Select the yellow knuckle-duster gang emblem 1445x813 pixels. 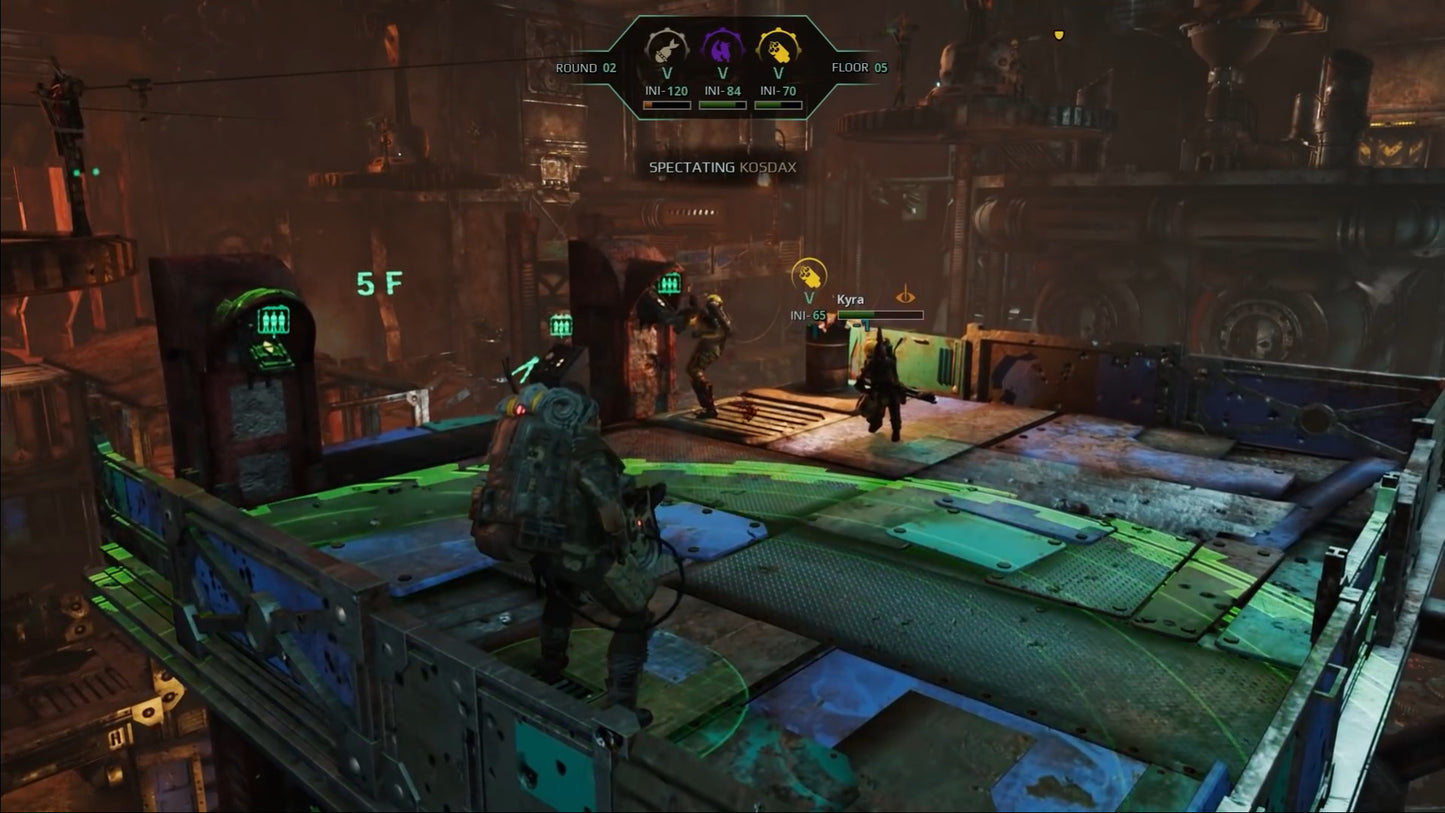tap(779, 47)
